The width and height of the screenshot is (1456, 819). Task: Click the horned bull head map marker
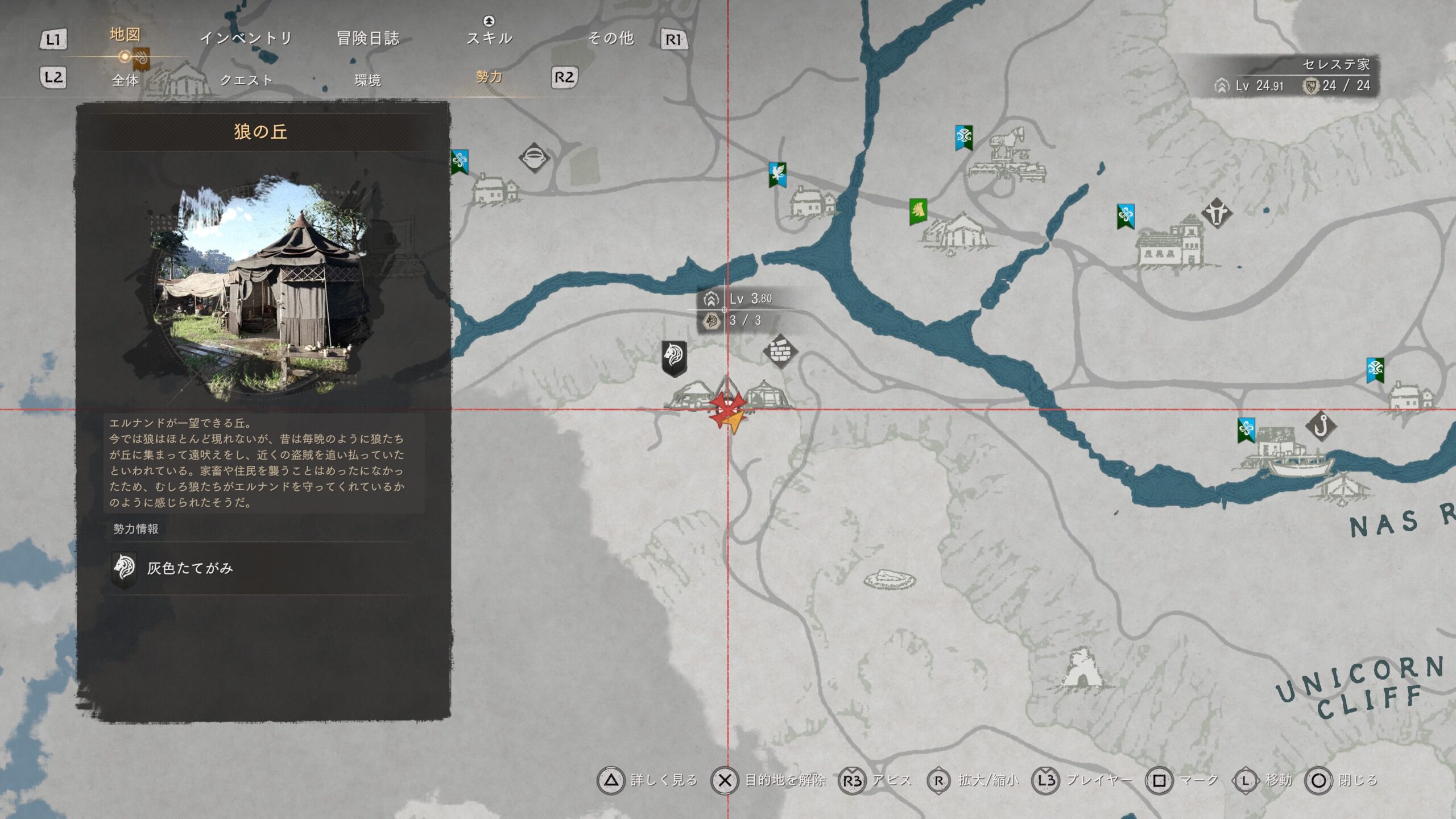[x=1217, y=213]
